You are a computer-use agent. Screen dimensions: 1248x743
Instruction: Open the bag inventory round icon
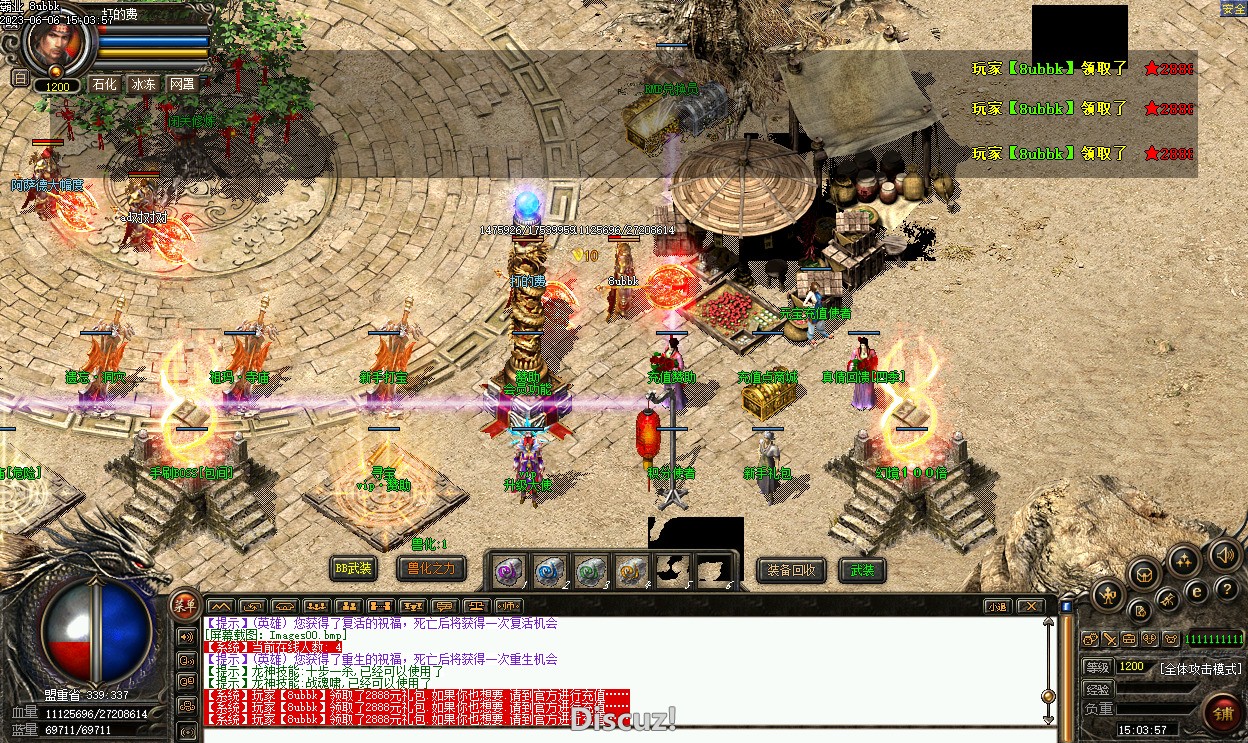point(1143,574)
